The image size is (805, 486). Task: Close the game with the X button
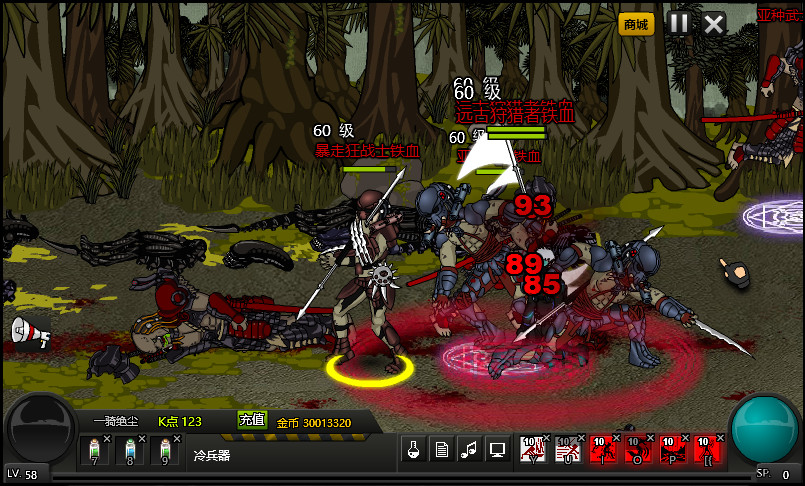click(713, 23)
